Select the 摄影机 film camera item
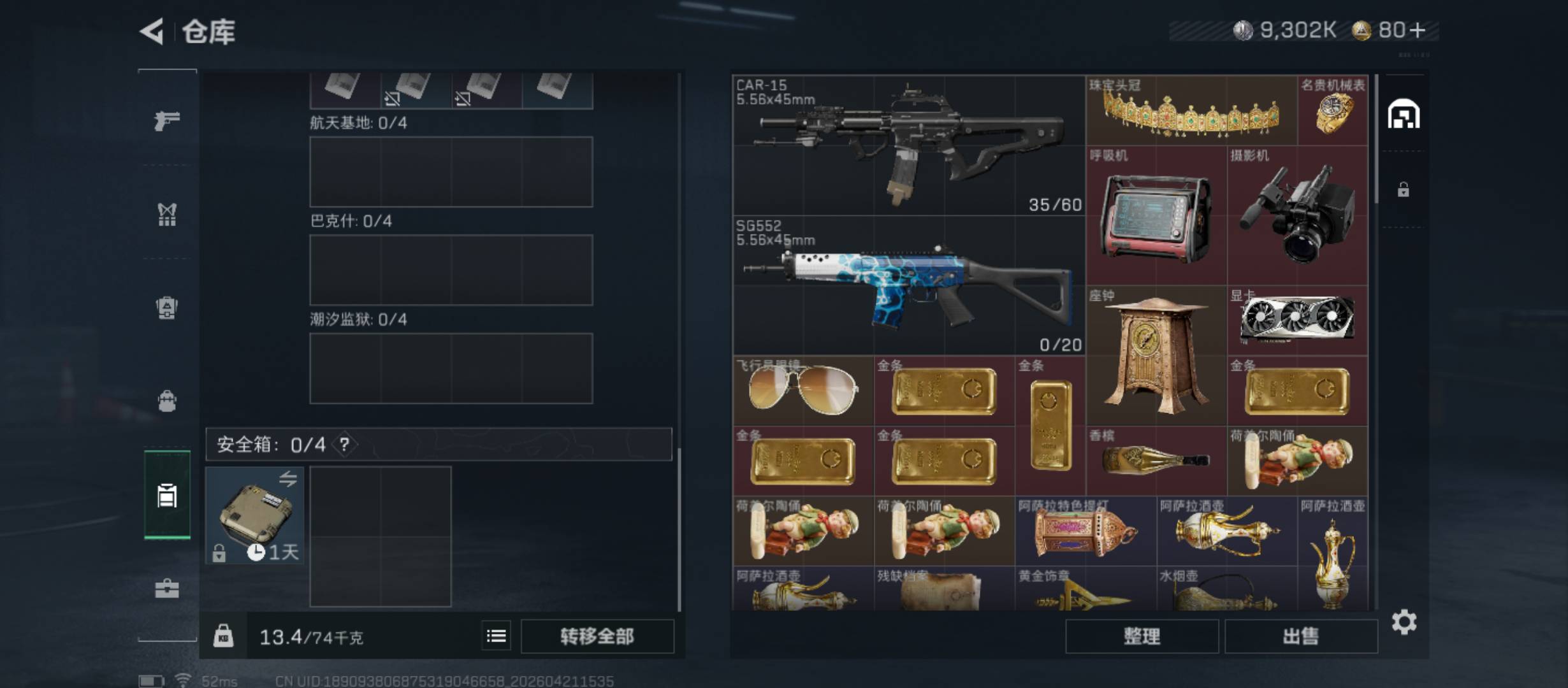The height and width of the screenshot is (688, 1568). pyautogui.click(x=1298, y=216)
